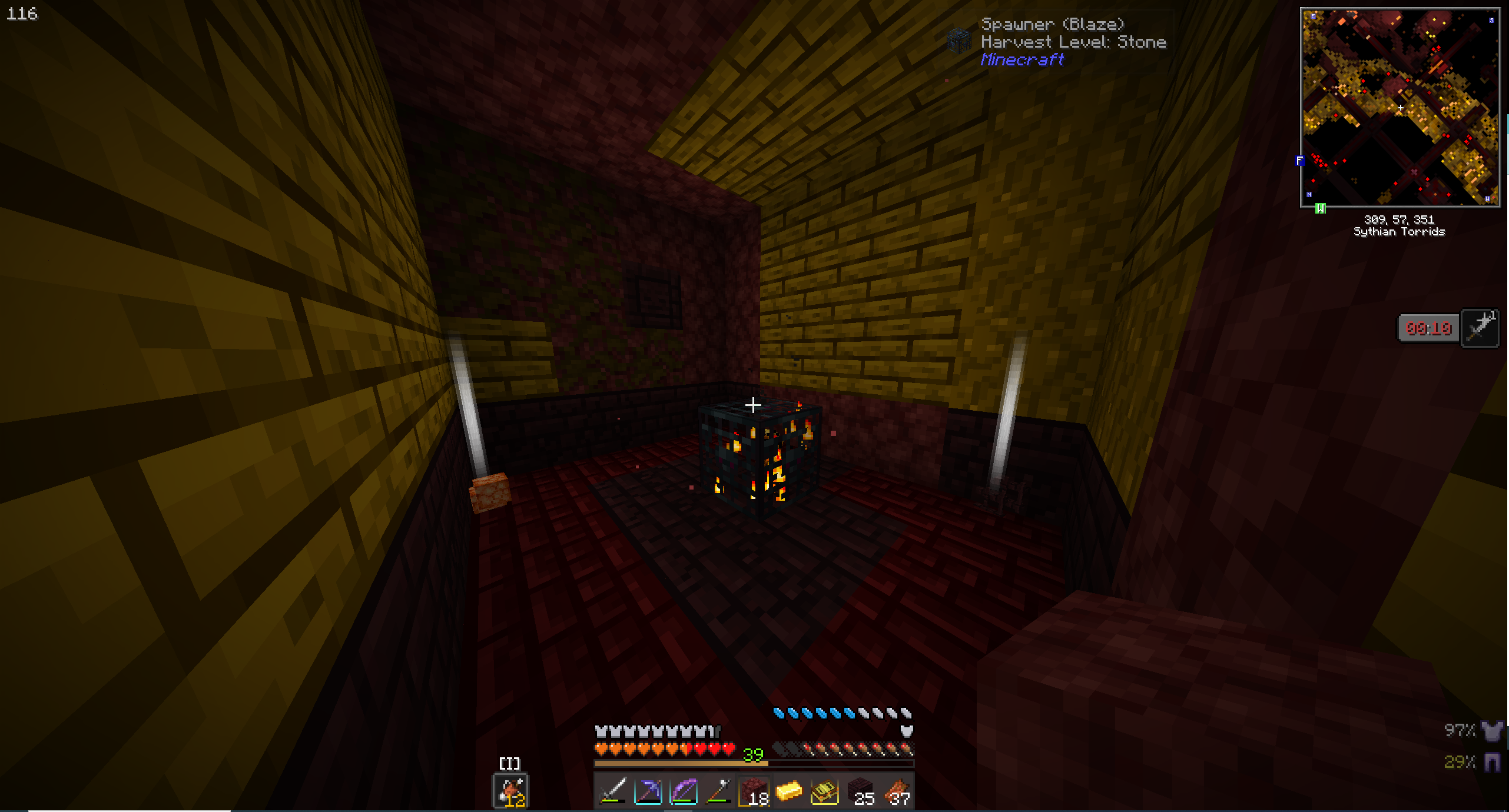Click the Sythian Torrids biome label

coord(1399,232)
